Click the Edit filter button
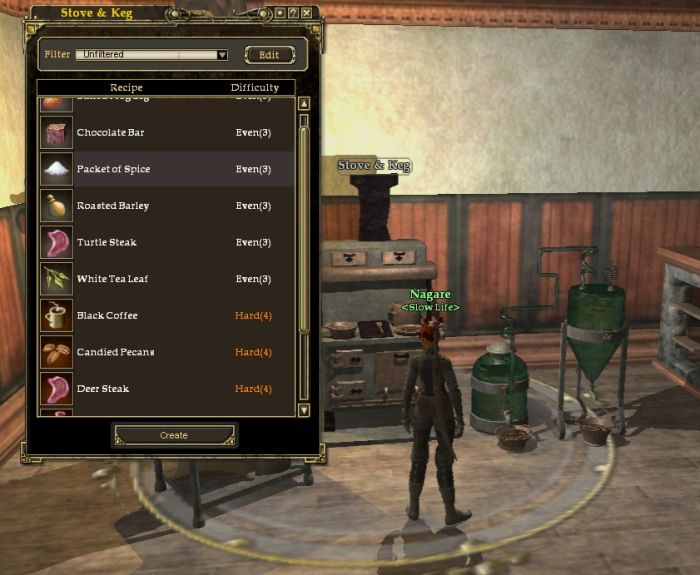Image resolution: width=700 pixels, height=575 pixels. tap(269, 55)
